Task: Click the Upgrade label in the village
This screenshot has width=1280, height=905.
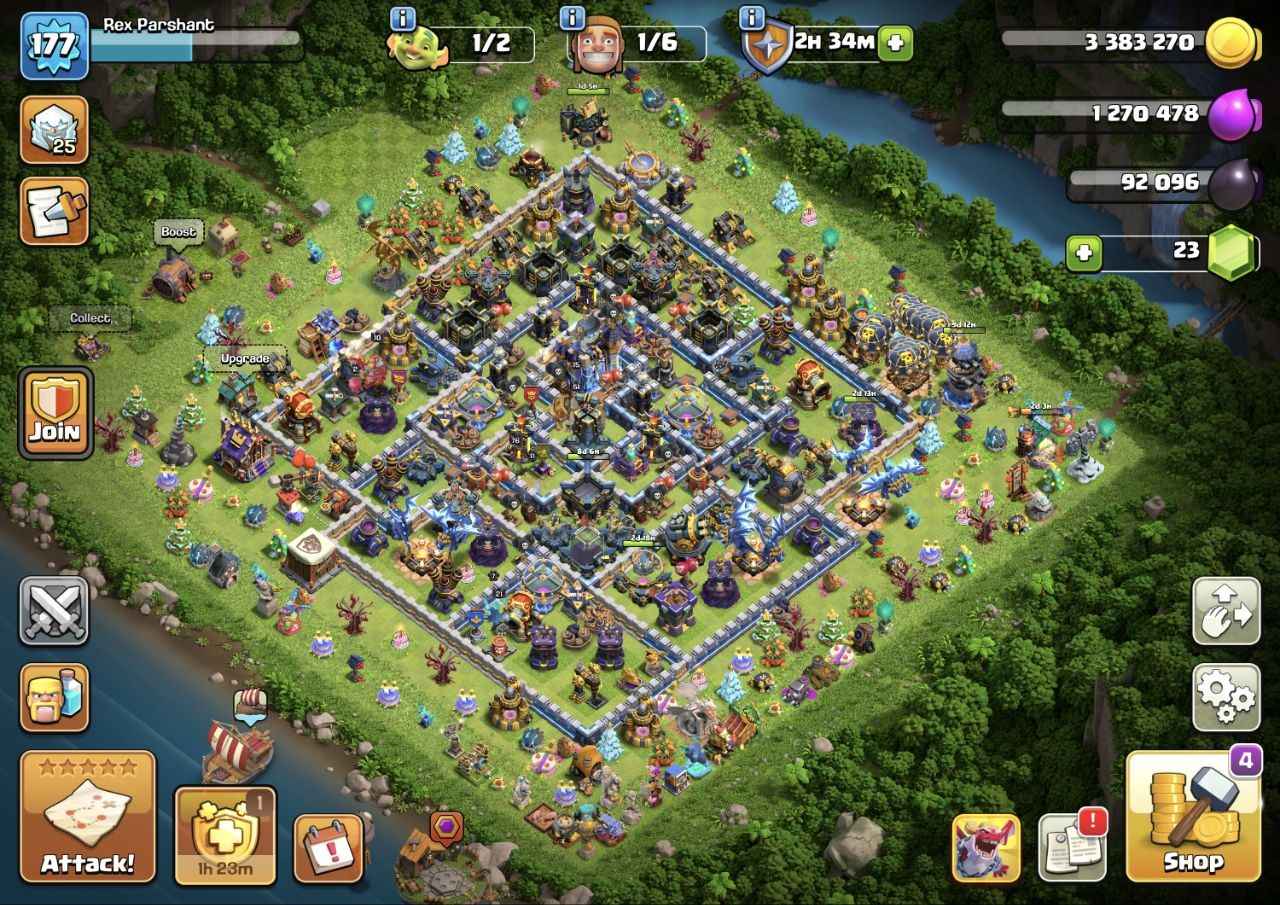Action: [244, 357]
